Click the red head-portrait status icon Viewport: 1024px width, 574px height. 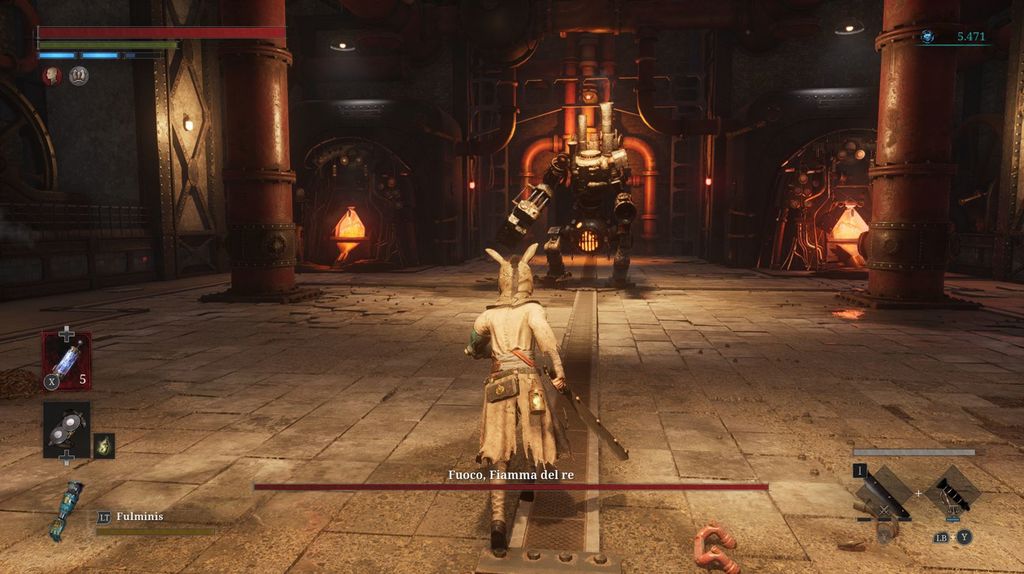pos(51,76)
